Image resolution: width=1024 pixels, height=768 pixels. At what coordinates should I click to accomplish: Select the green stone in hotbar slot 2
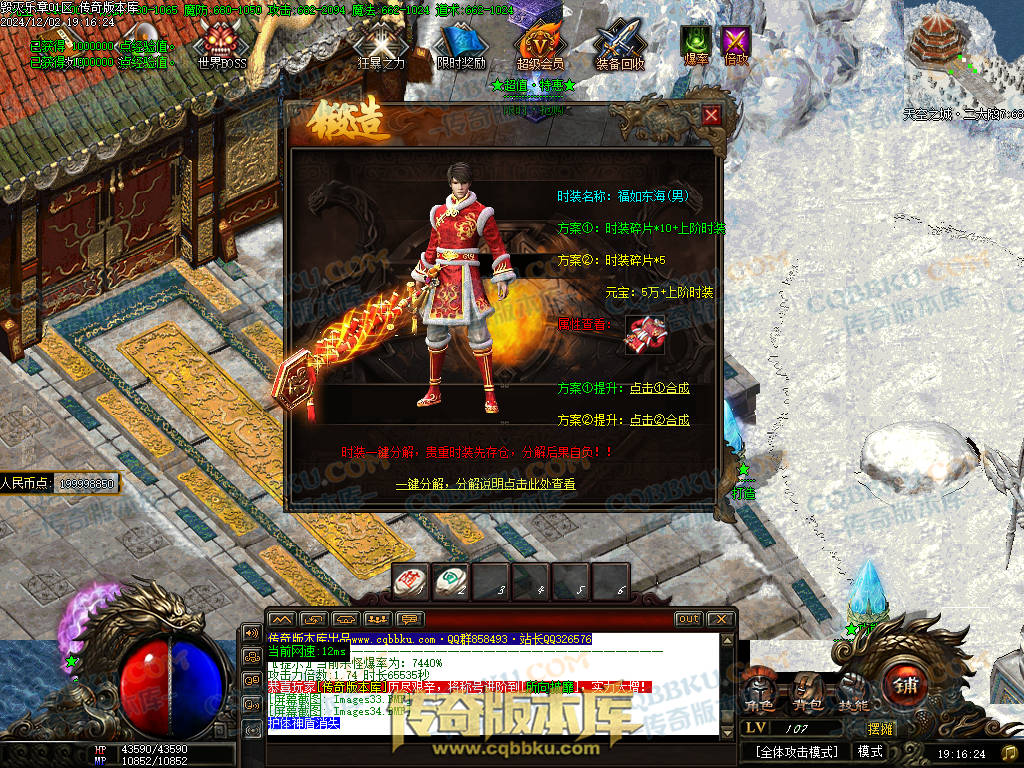(451, 581)
